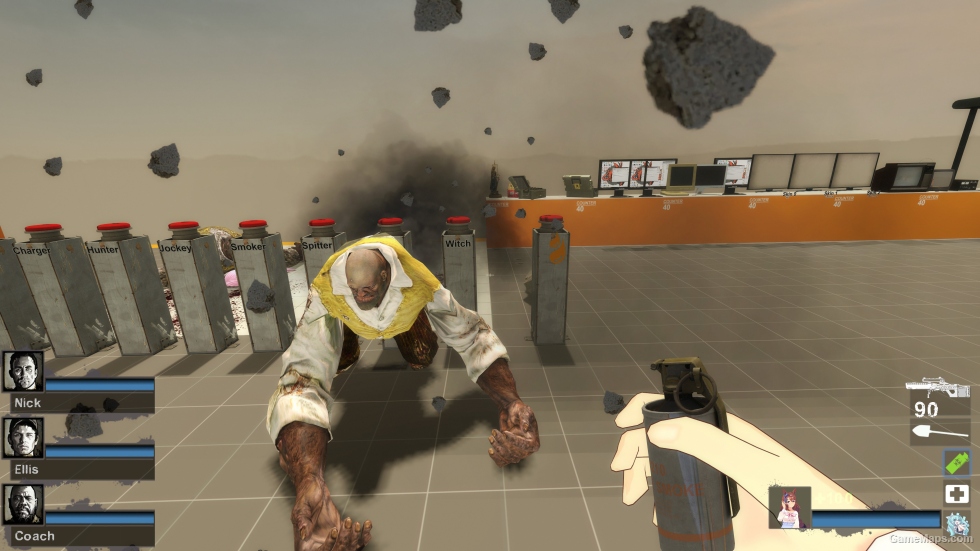980x551 pixels.
Task: Select the highlighted green grenade slot
Action: click(x=957, y=463)
